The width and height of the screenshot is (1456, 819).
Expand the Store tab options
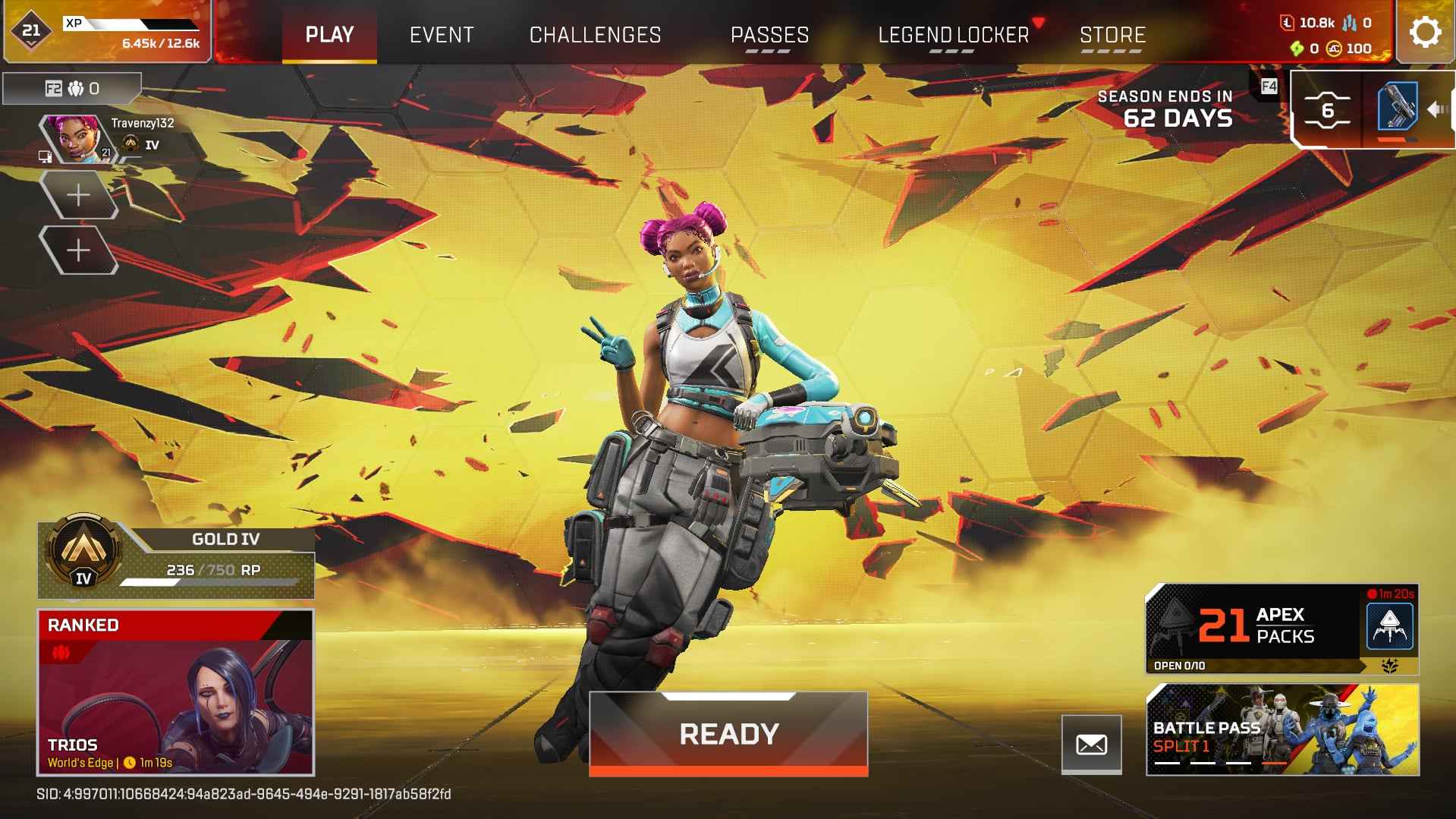[1112, 52]
